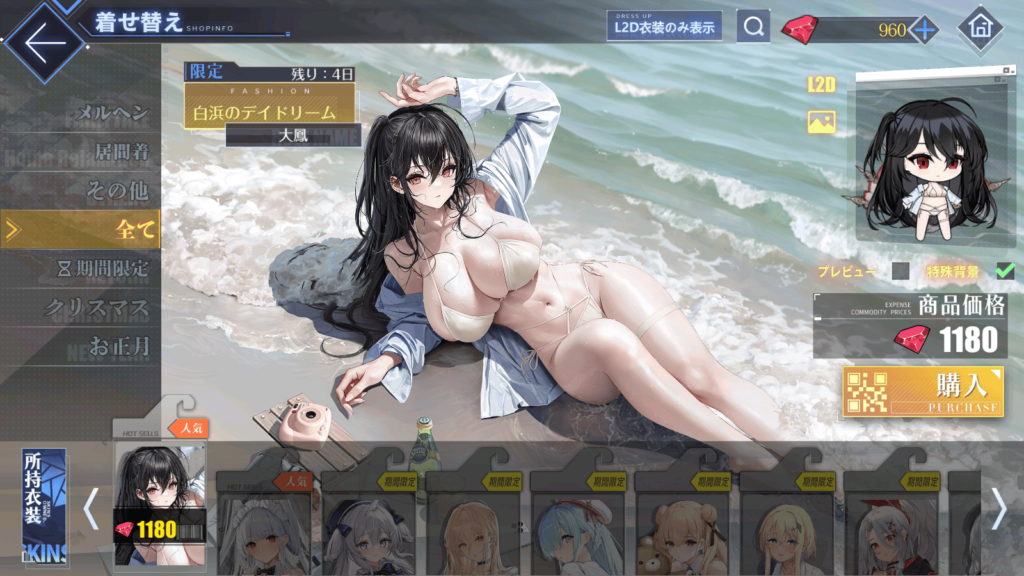Image resolution: width=1024 pixels, height=576 pixels.
Task: Toggle the 特殊背景 checkbox
Action: click(x=1005, y=271)
